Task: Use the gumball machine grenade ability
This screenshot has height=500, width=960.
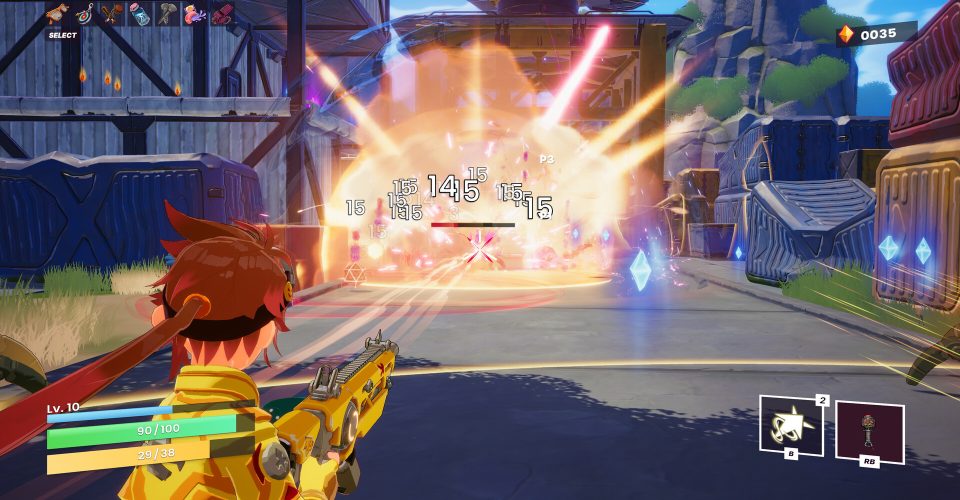Action: pyautogui.click(x=867, y=430)
